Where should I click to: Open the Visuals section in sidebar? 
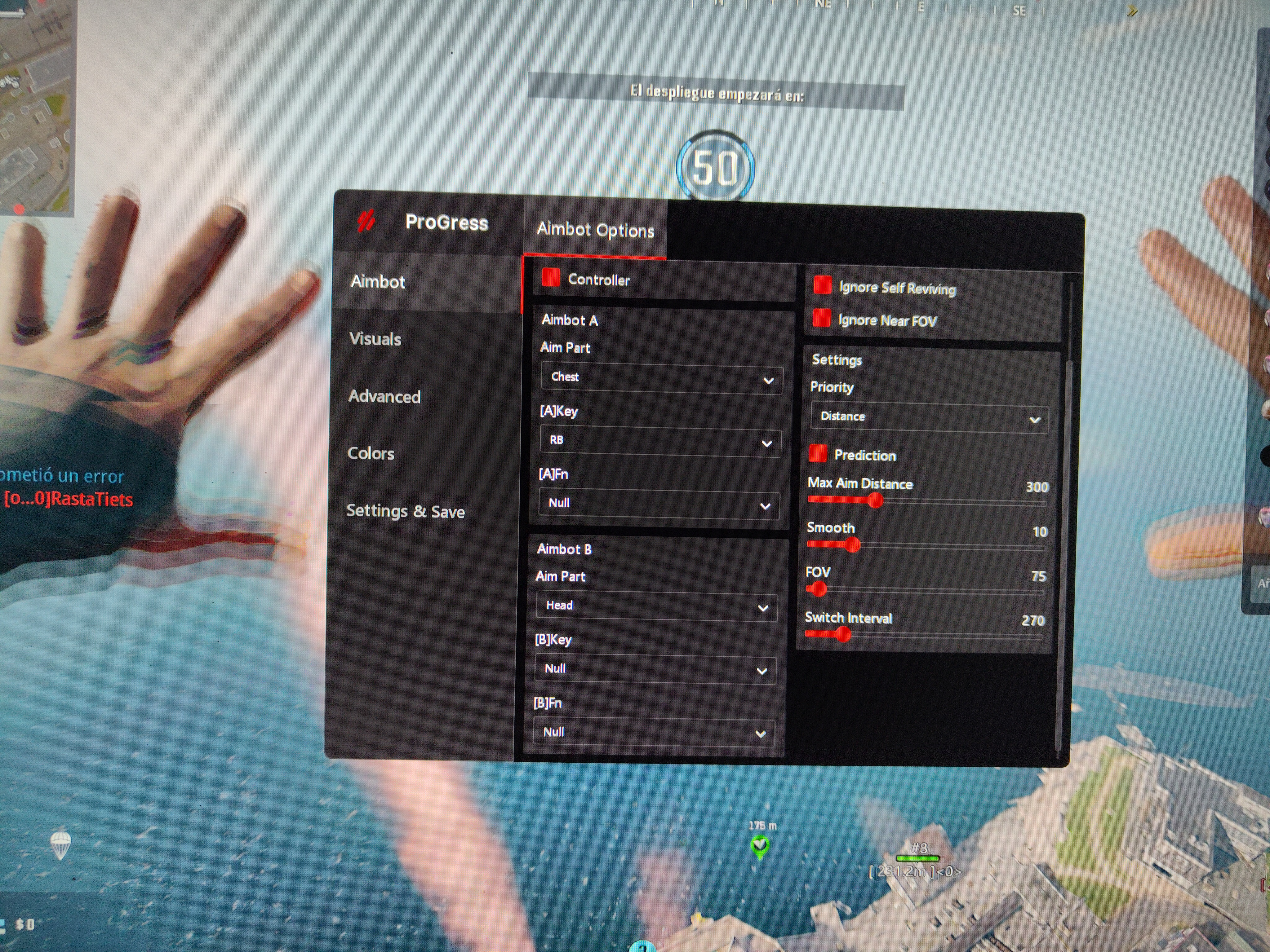[x=375, y=339]
